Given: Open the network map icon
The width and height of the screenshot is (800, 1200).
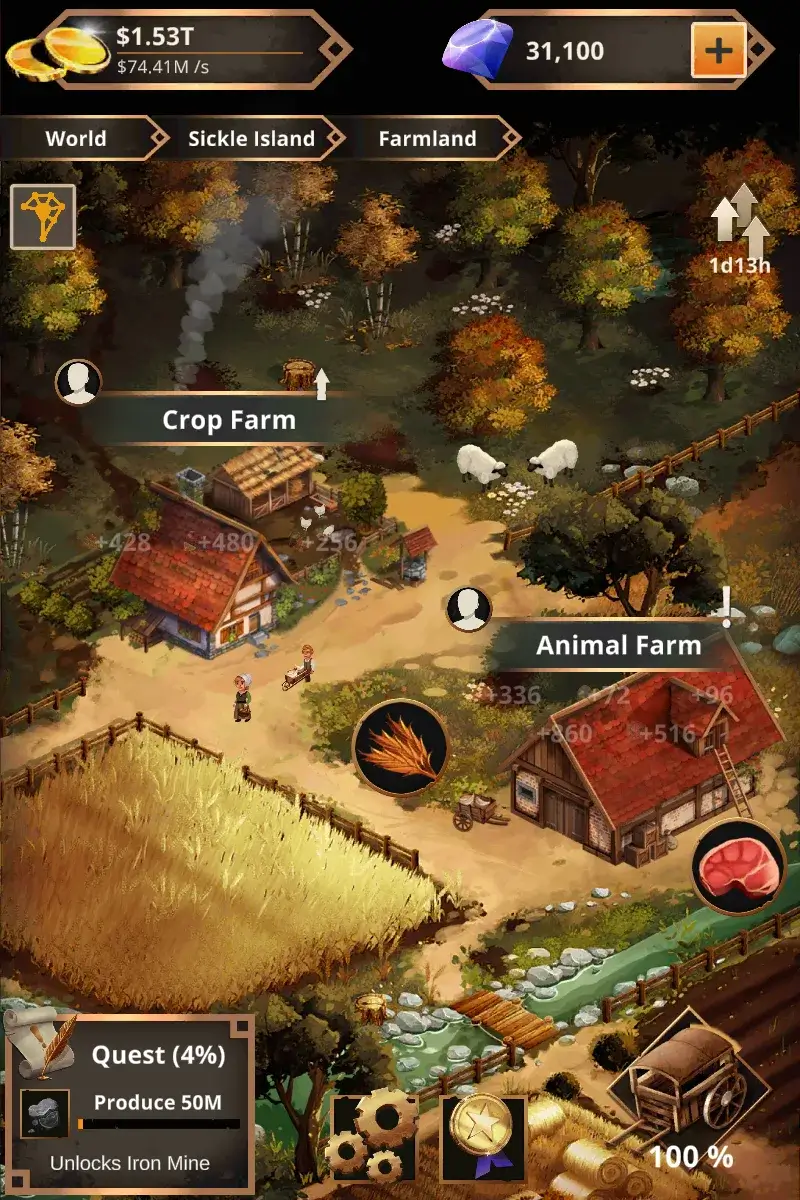Looking at the screenshot, I should [x=43, y=216].
